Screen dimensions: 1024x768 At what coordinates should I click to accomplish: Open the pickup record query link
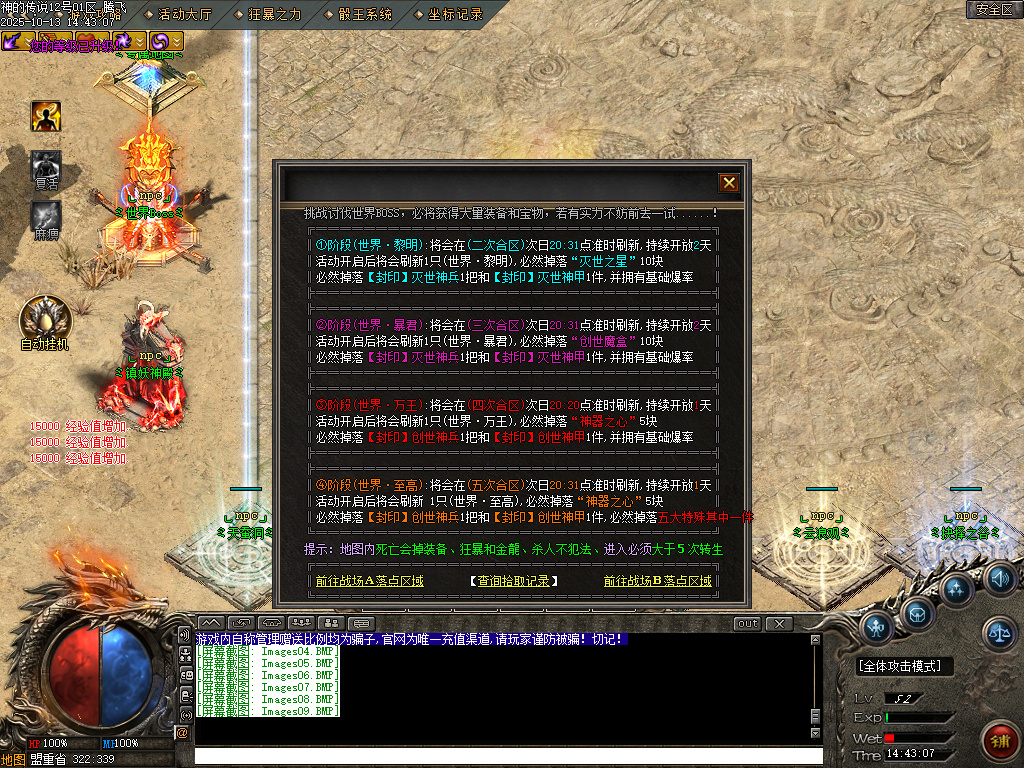(513, 581)
